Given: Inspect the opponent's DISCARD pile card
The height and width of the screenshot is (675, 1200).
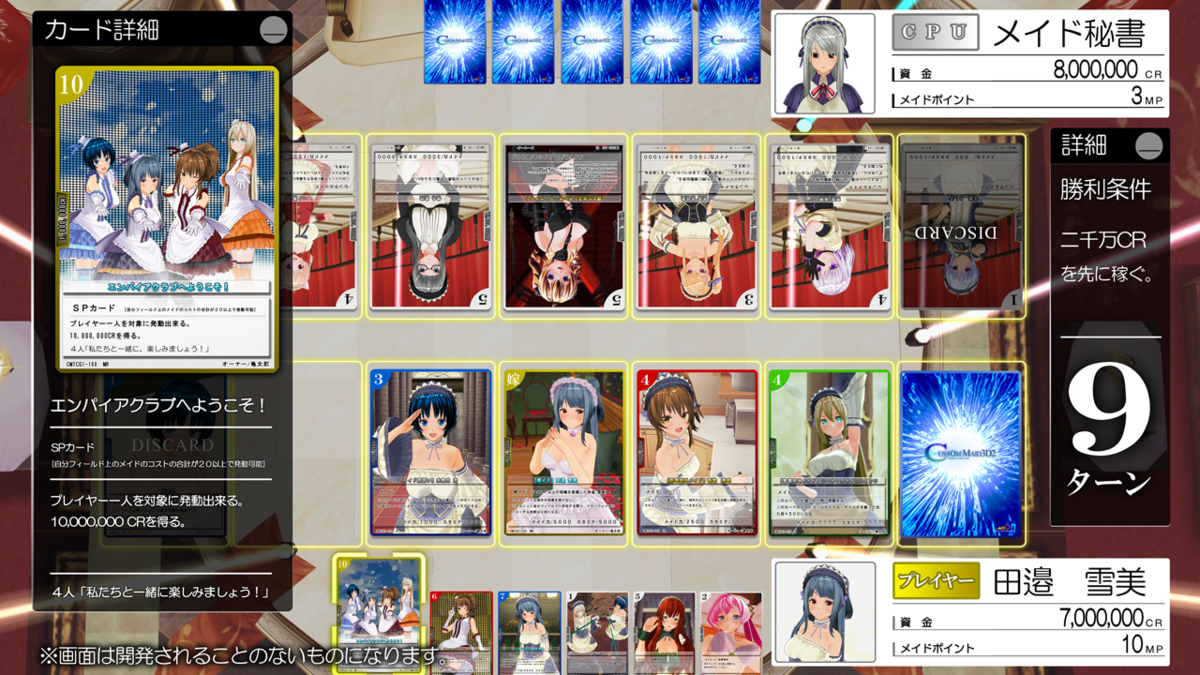Looking at the screenshot, I should coord(961,224).
